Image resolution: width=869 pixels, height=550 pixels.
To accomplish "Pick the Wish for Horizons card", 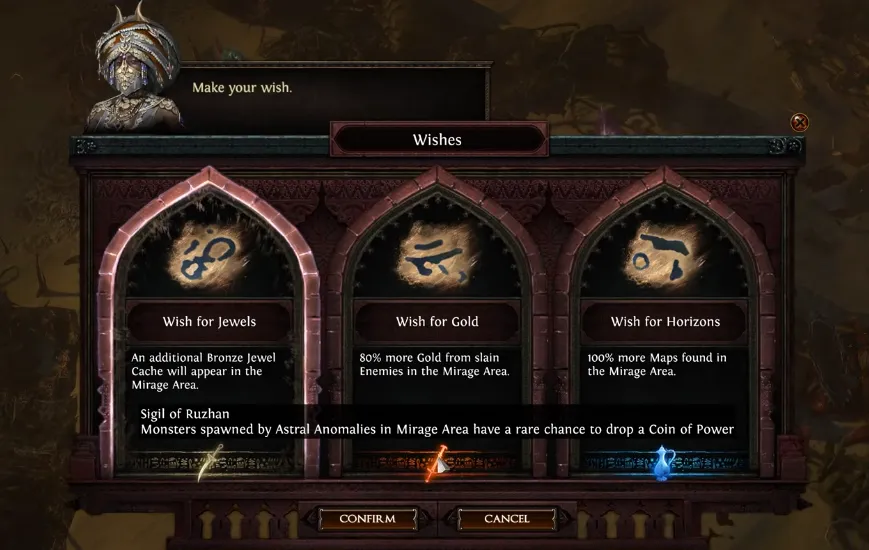I will tap(665, 321).
